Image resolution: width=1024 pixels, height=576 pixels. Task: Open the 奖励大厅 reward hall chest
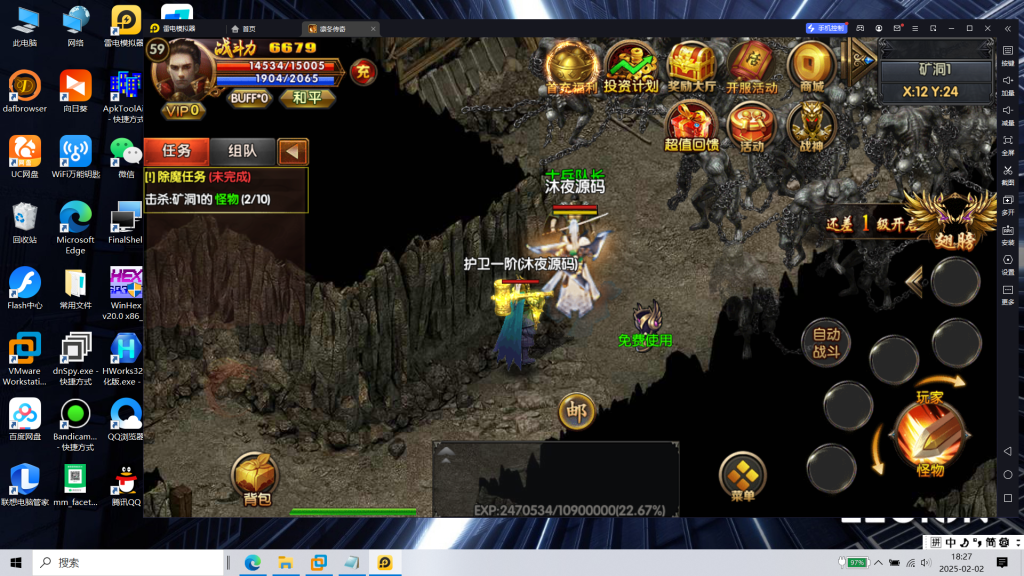(692, 67)
